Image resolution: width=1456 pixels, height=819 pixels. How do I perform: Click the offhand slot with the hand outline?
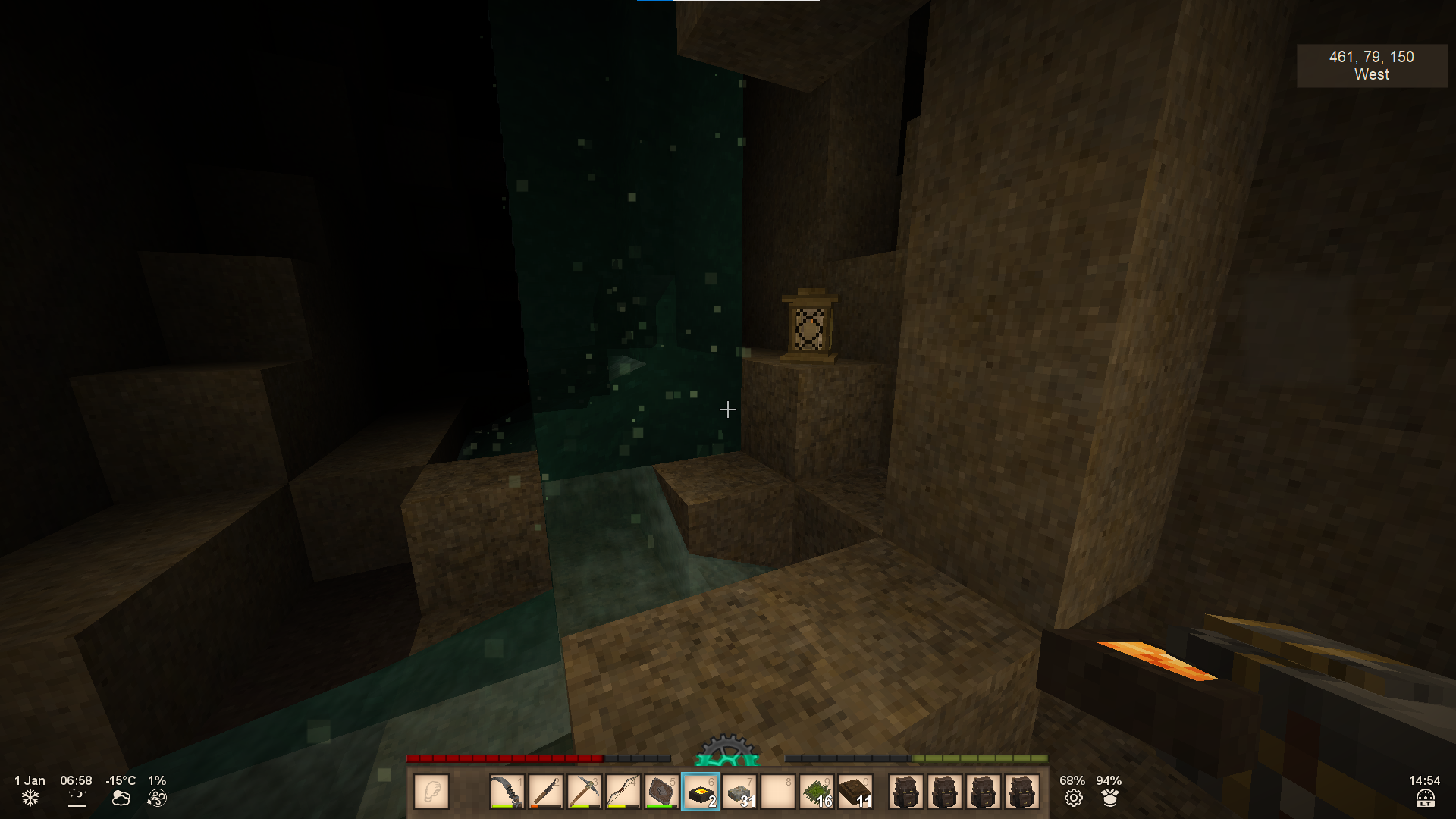click(431, 792)
